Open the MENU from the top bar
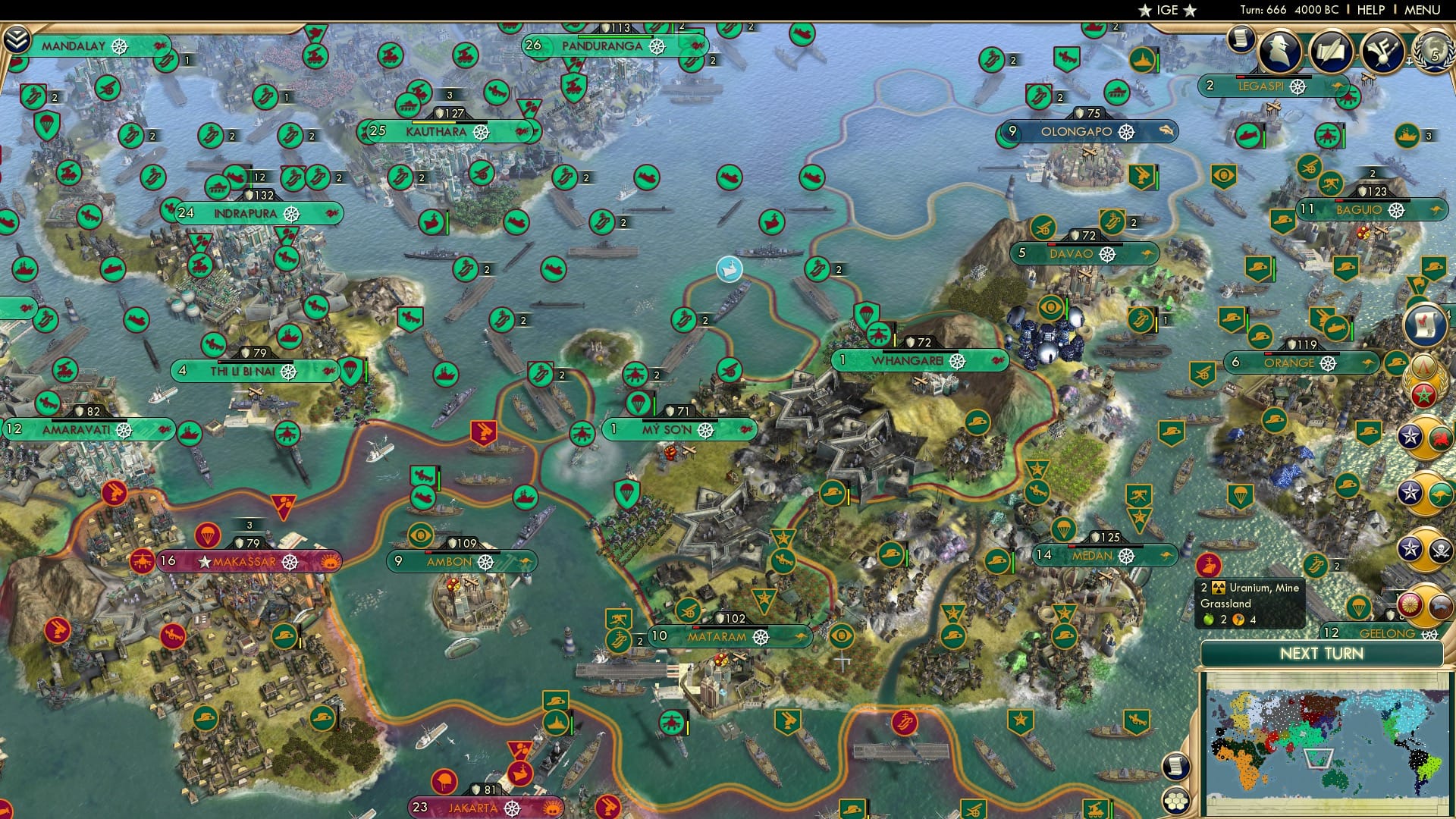 pos(1422,10)
